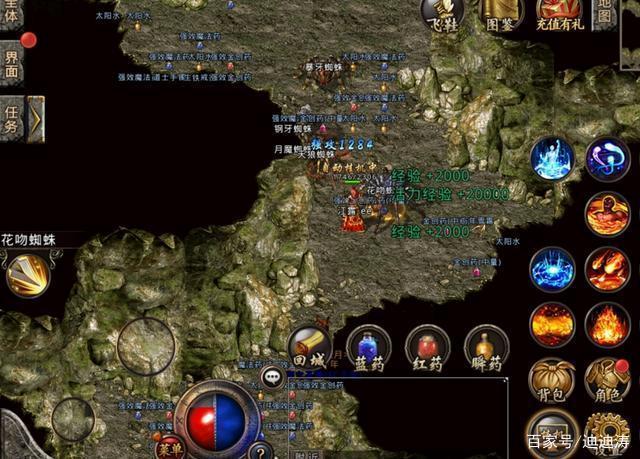Screen dimensions: 640x459
Task: Expand the quest panel arrow
Action: 35,119
